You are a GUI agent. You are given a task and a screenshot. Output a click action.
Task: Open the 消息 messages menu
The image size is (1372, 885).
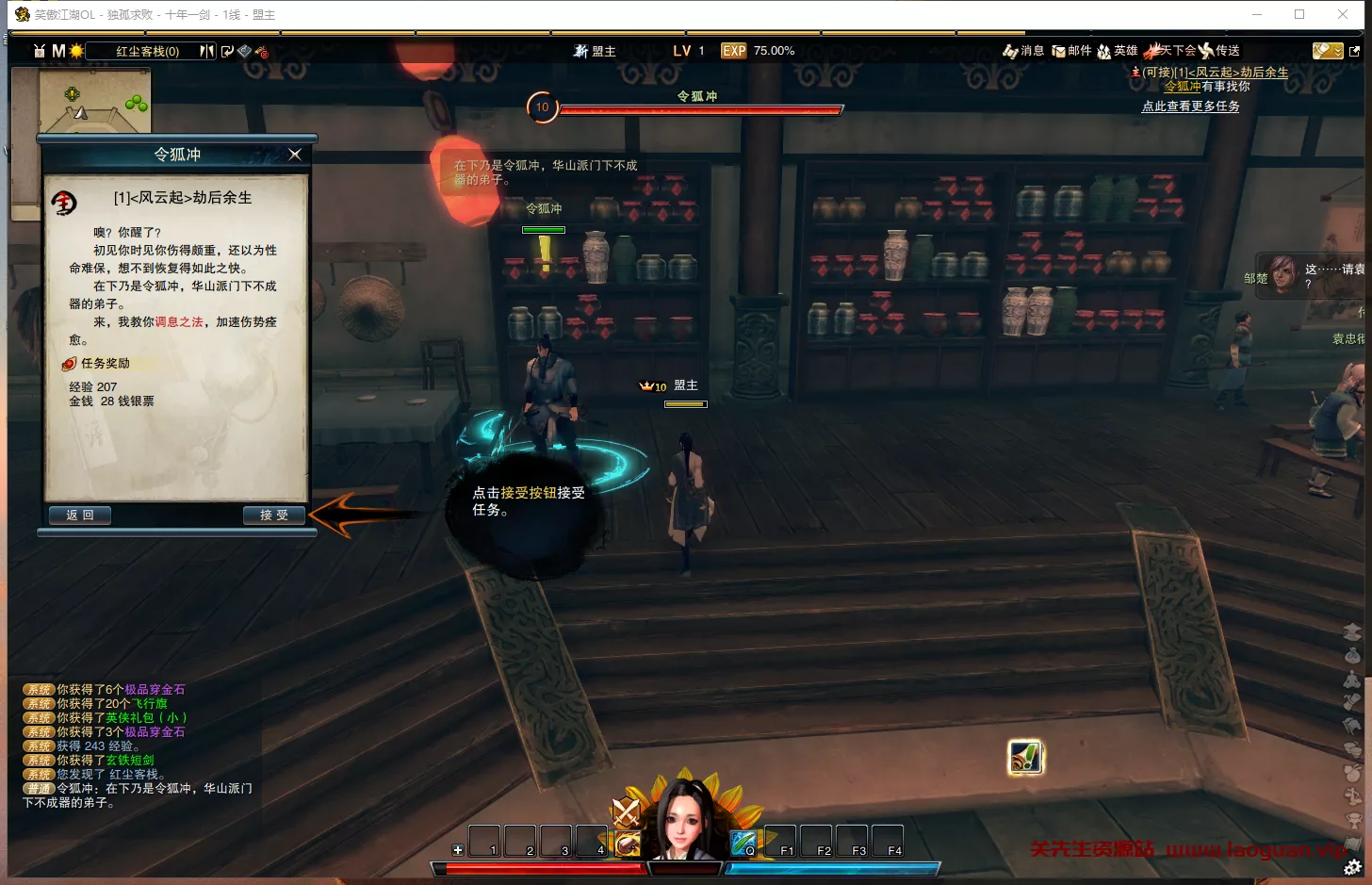tap(1024, 51)
